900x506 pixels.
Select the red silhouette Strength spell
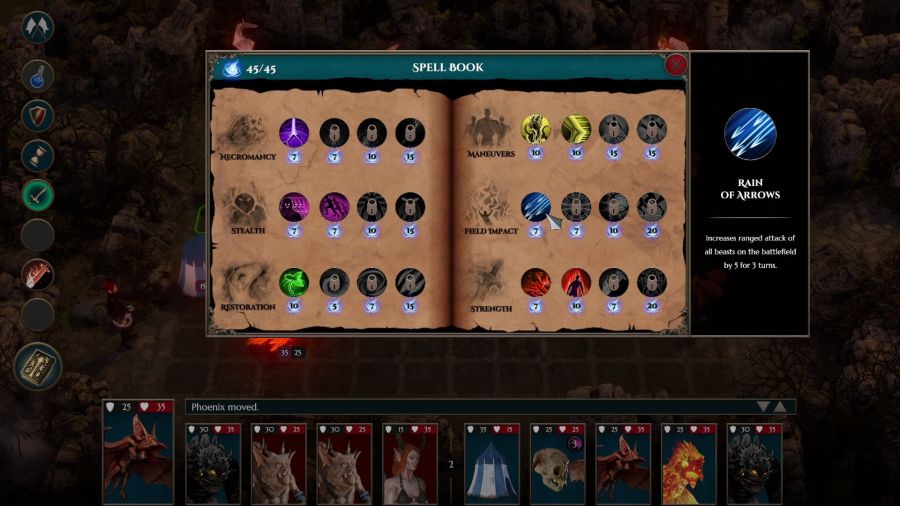tap(575, 283)
